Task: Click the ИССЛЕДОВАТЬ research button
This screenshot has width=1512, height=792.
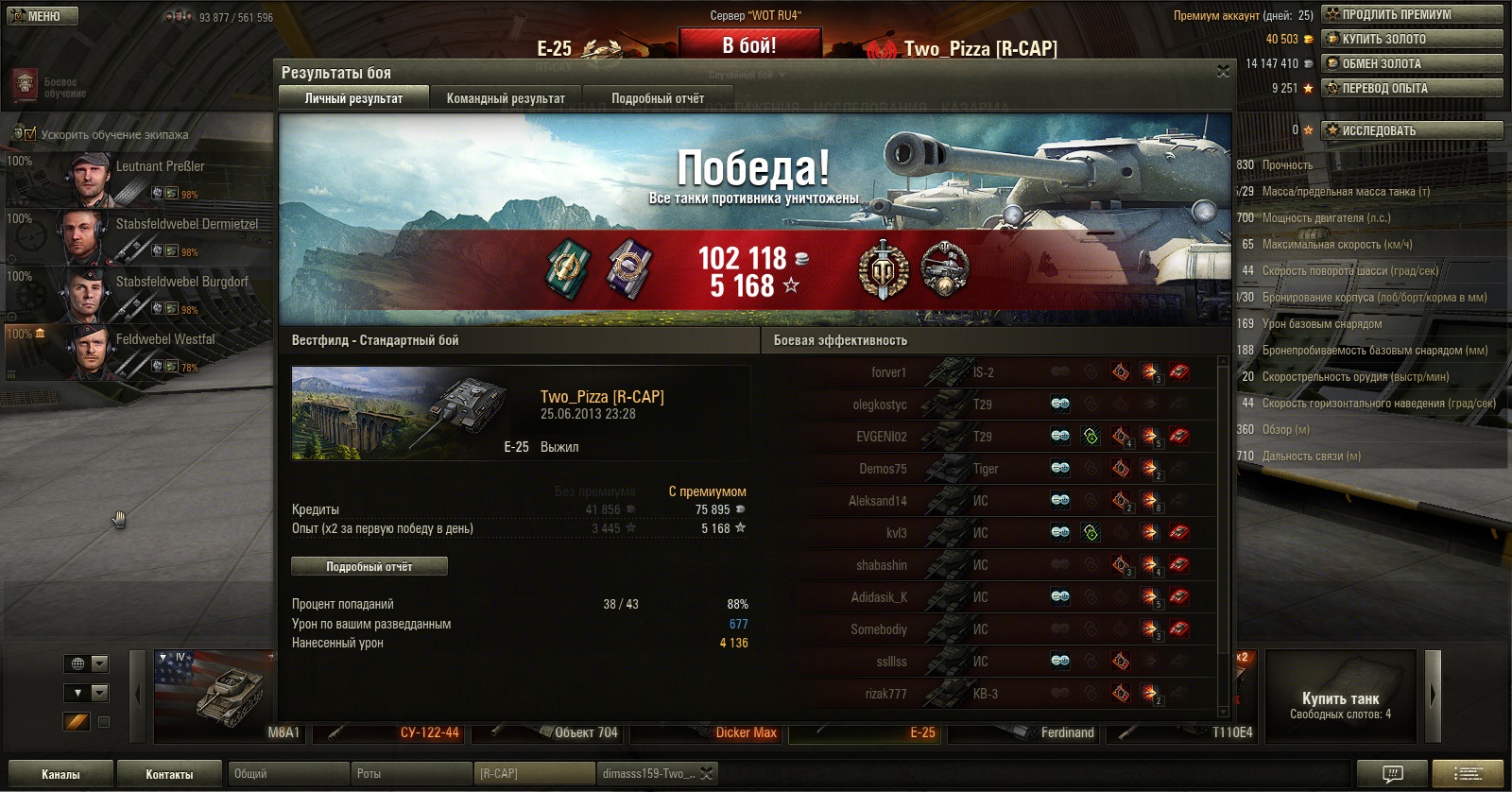Action: tap(1412, 130)
